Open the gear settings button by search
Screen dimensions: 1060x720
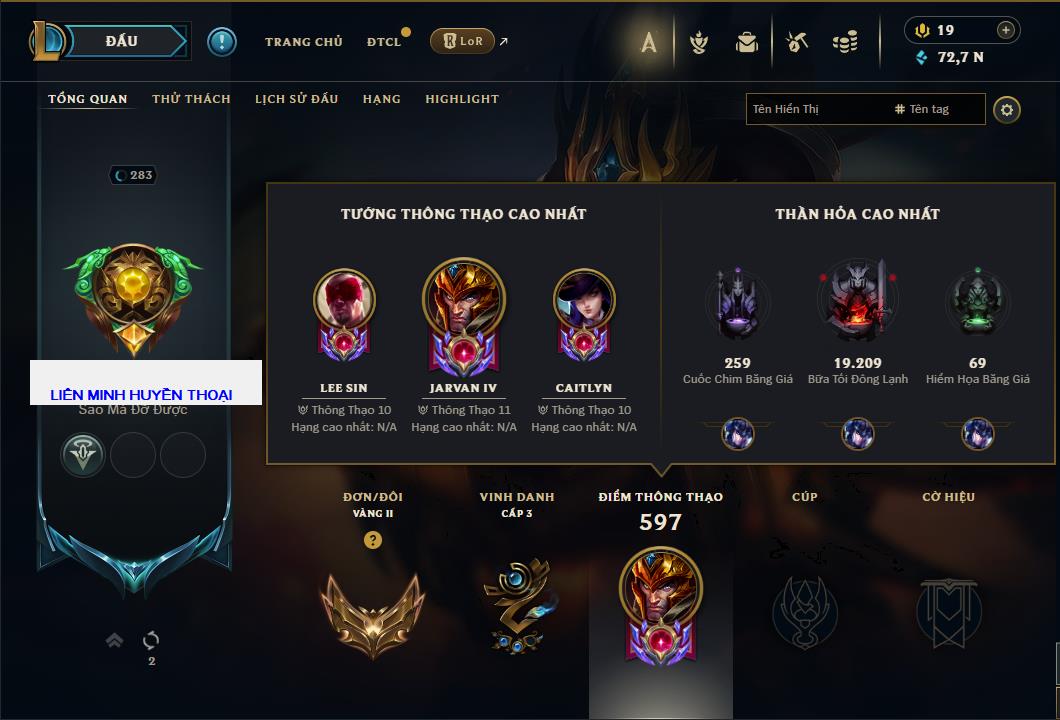tap(1007, 109)
